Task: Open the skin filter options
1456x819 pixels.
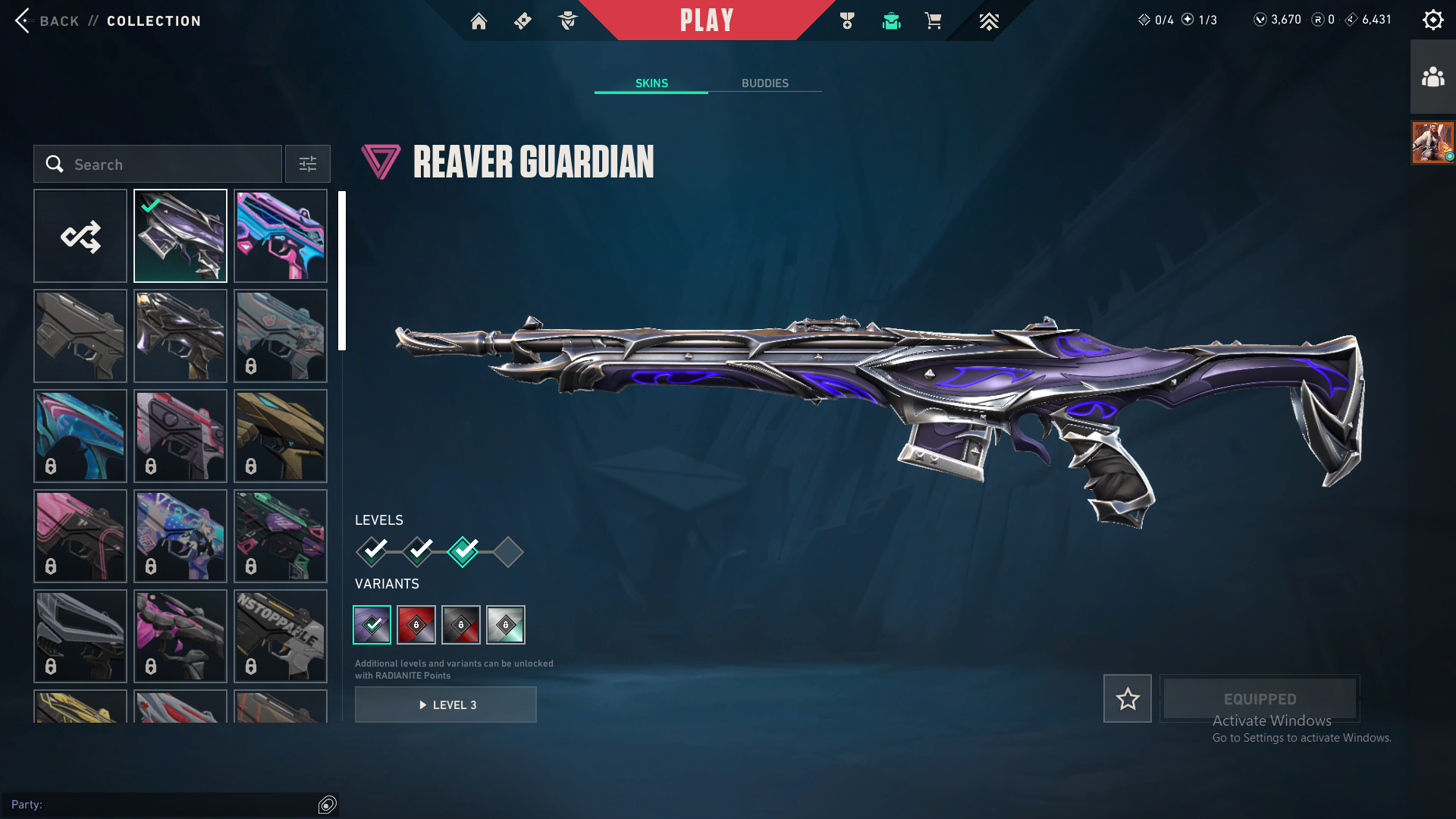Action: pyautogui.click(x=308, y=165)
